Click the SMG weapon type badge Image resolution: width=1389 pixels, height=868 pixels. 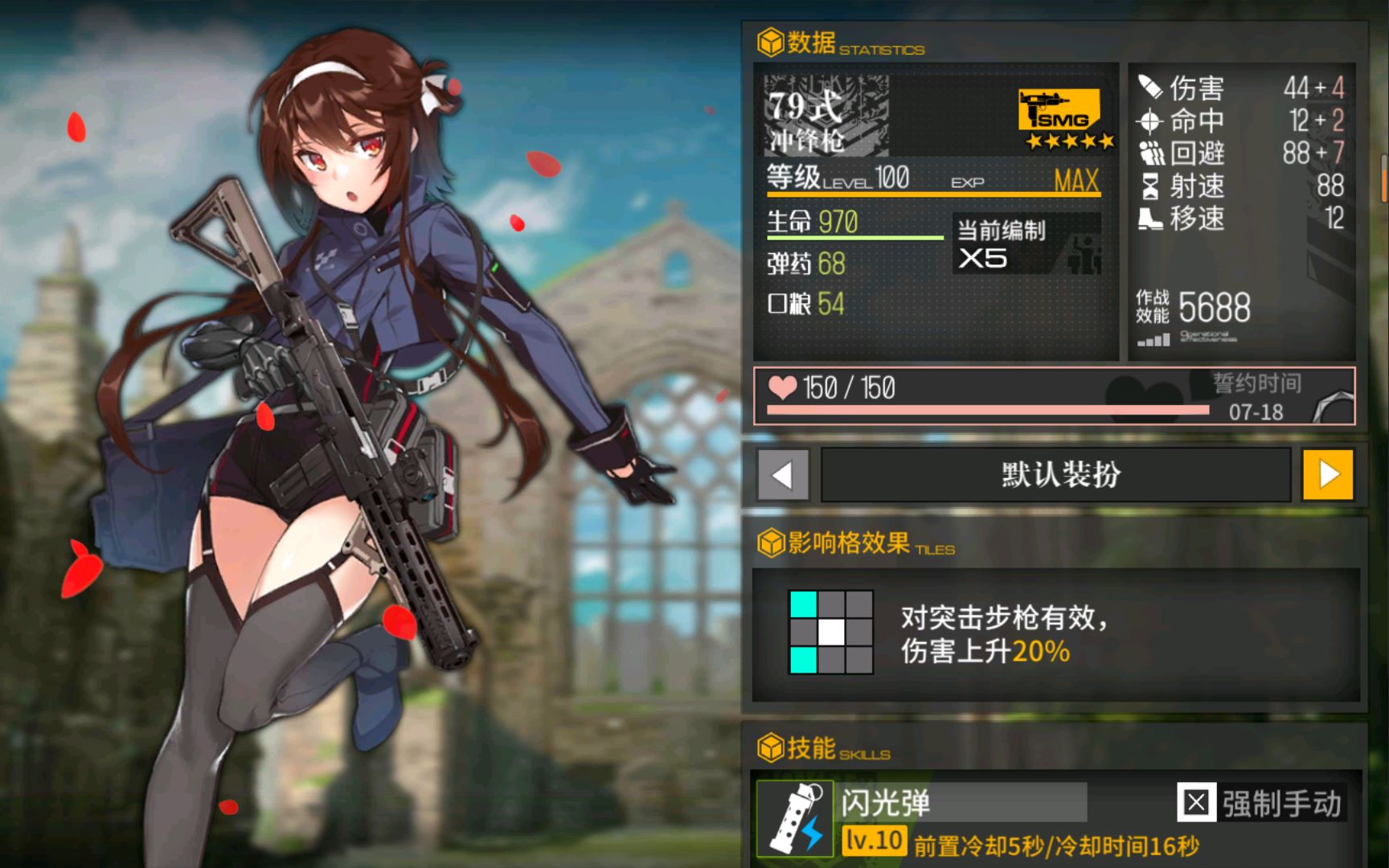[1059, 111]
